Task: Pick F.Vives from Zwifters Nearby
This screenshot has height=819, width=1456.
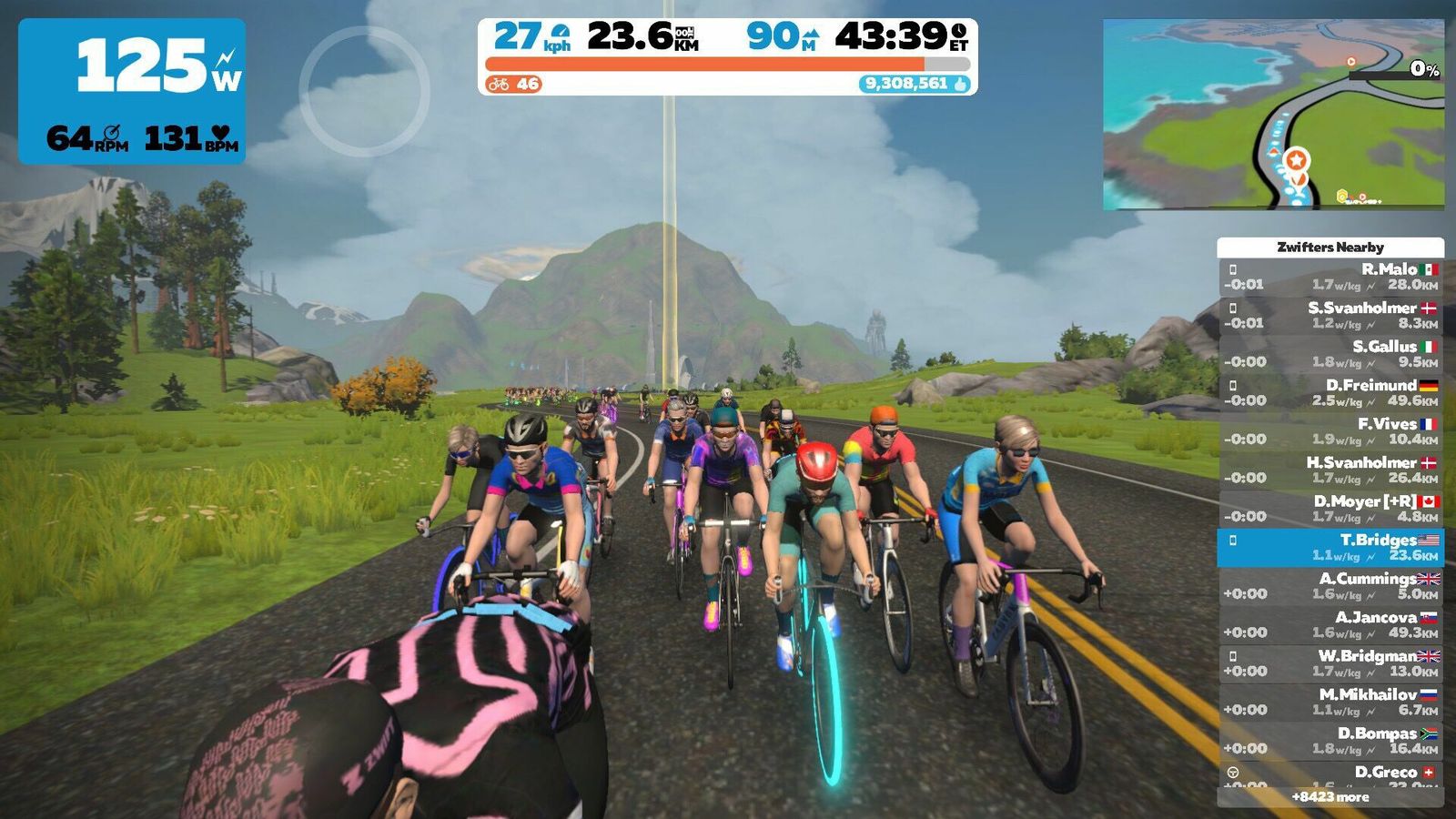Action: point(1330,431)
